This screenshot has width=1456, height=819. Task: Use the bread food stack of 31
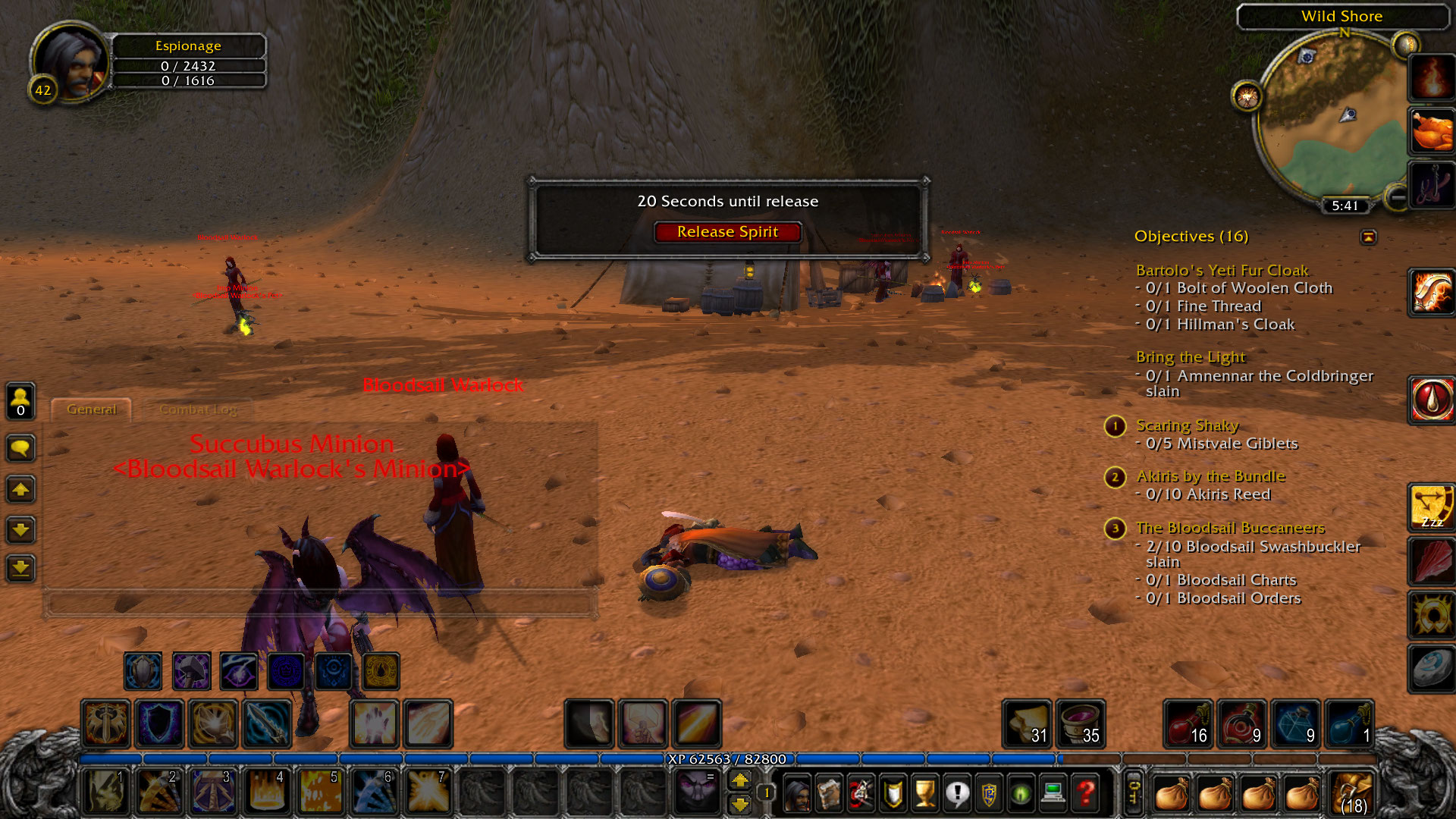(x=1027, y=723)
